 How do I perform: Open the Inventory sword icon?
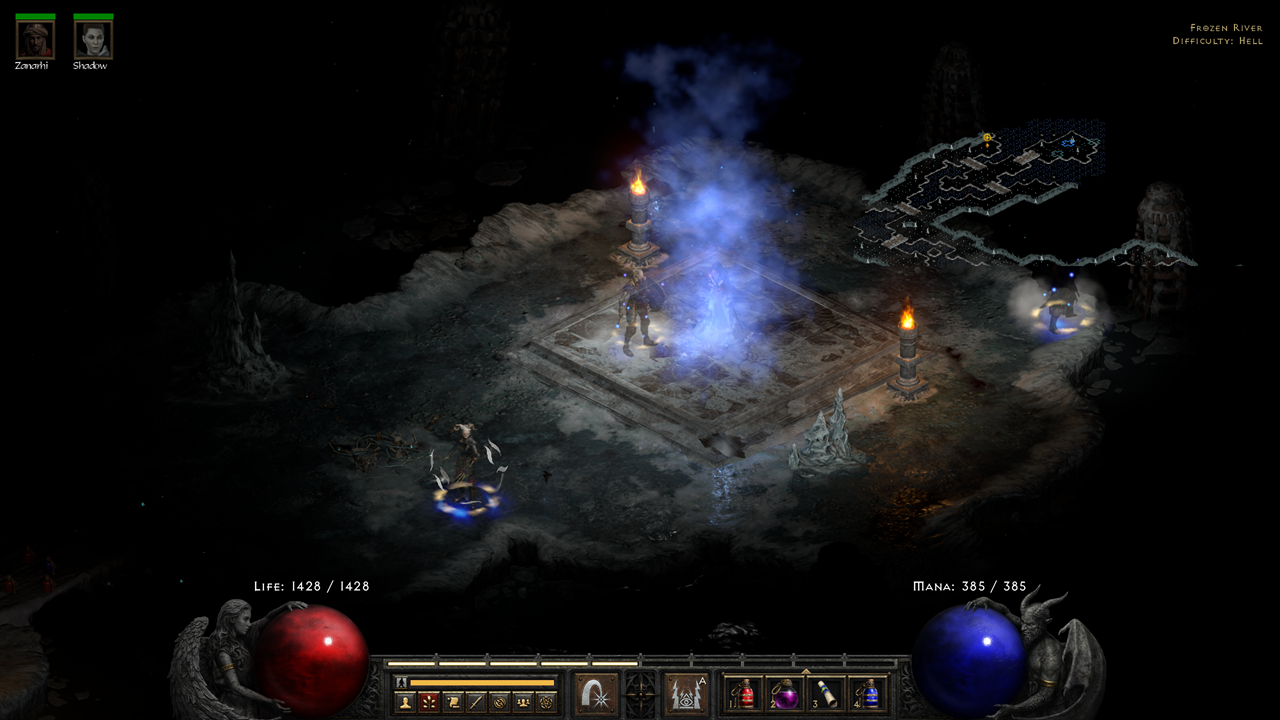[x=478, y=701]
